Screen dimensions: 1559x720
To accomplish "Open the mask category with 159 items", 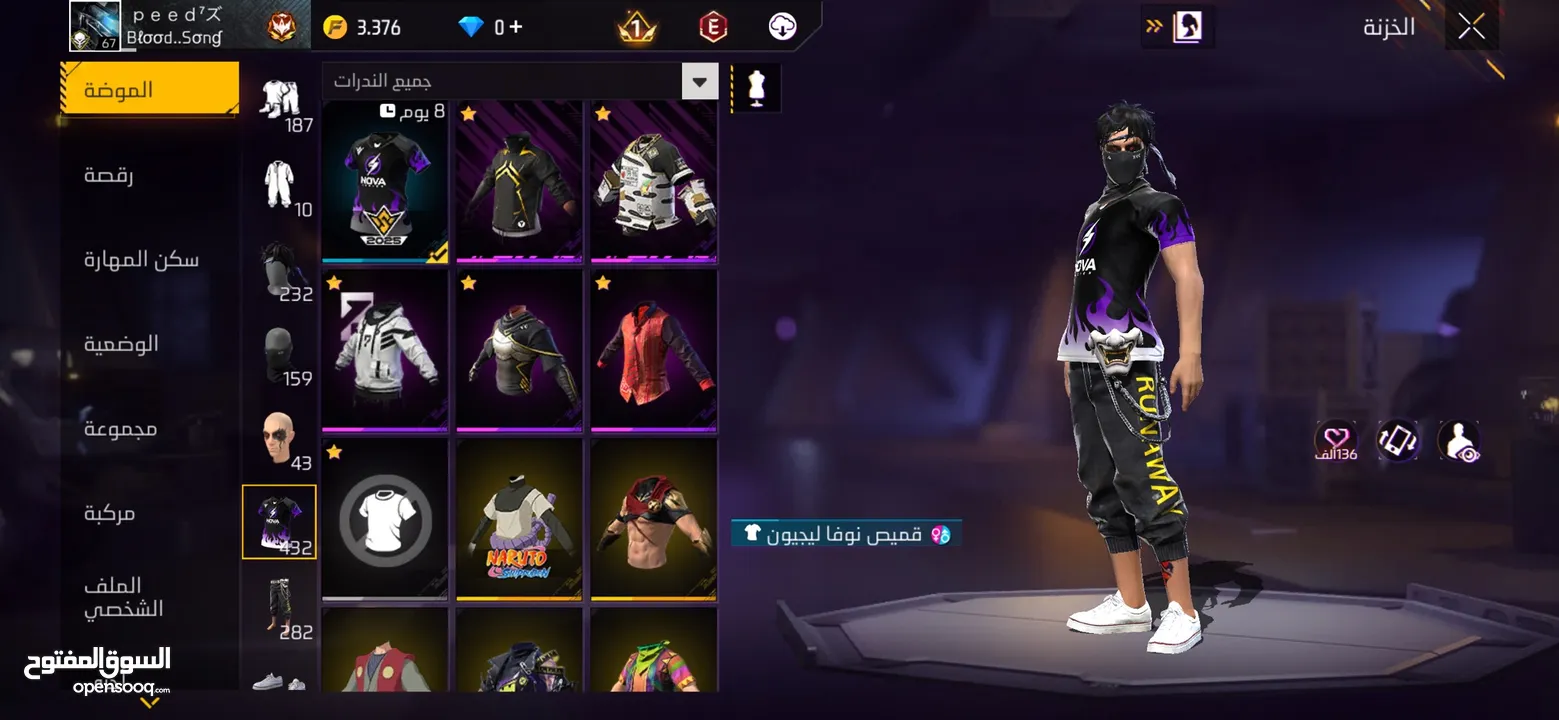I will click(x=280, y=355).
